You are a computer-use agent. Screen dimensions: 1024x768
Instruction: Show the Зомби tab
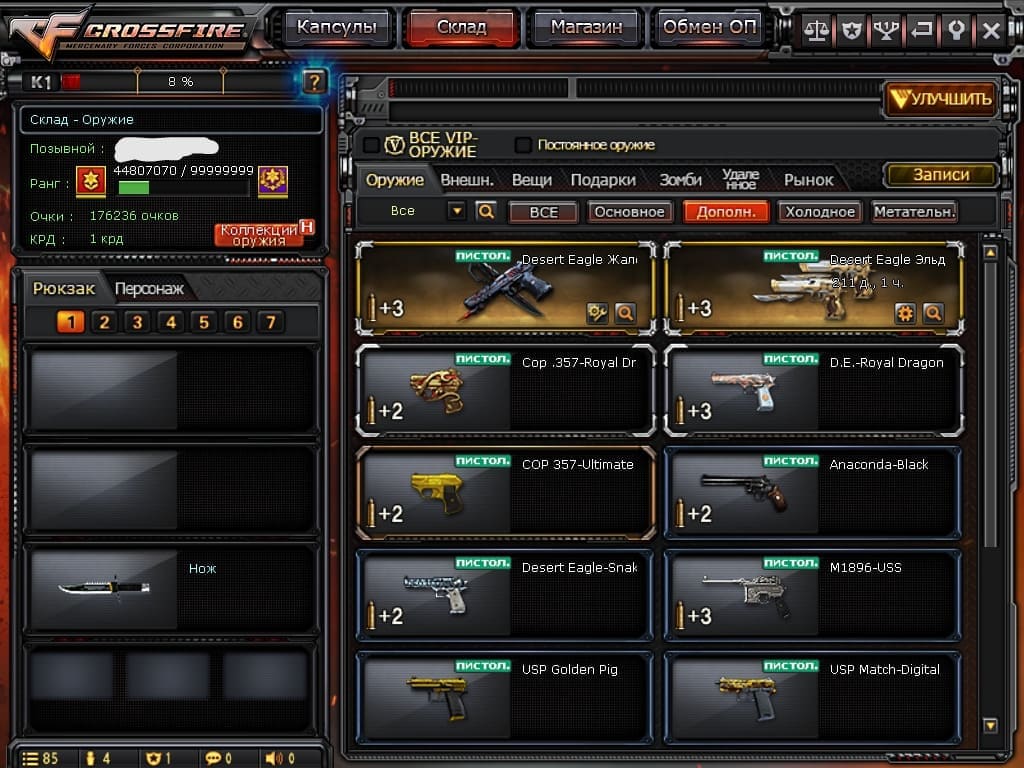tap(680, 180)
